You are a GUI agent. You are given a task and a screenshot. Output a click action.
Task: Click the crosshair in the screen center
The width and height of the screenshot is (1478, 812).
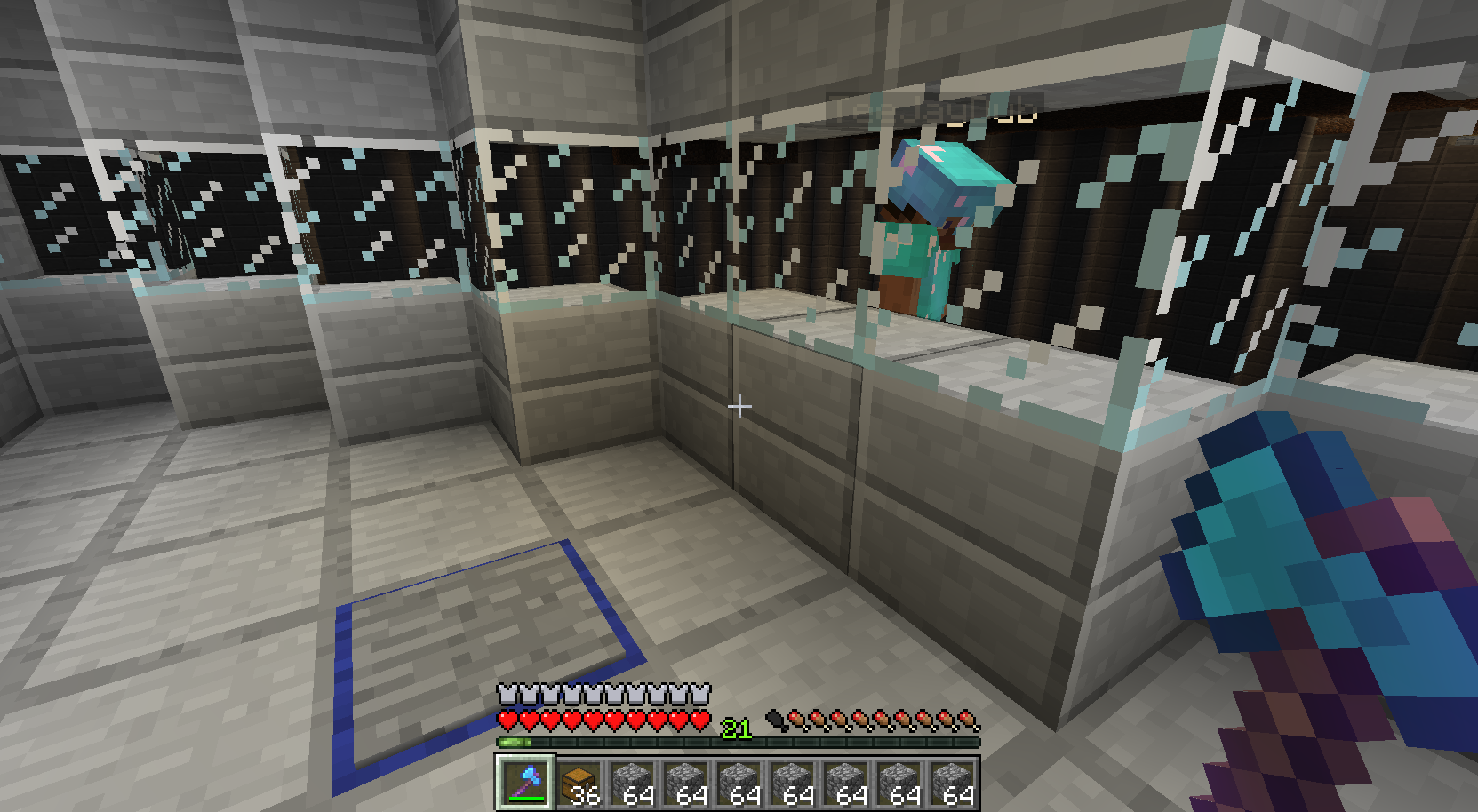(739, 407)
